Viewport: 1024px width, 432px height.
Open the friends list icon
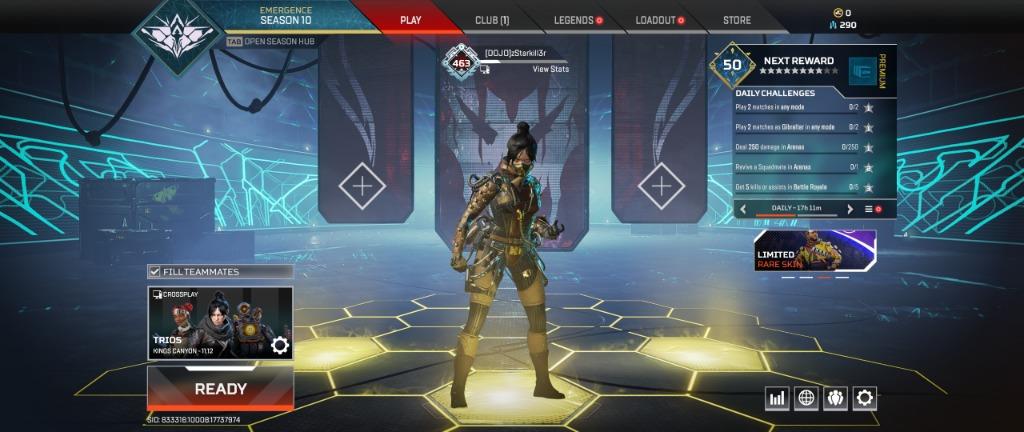(835, 398)
